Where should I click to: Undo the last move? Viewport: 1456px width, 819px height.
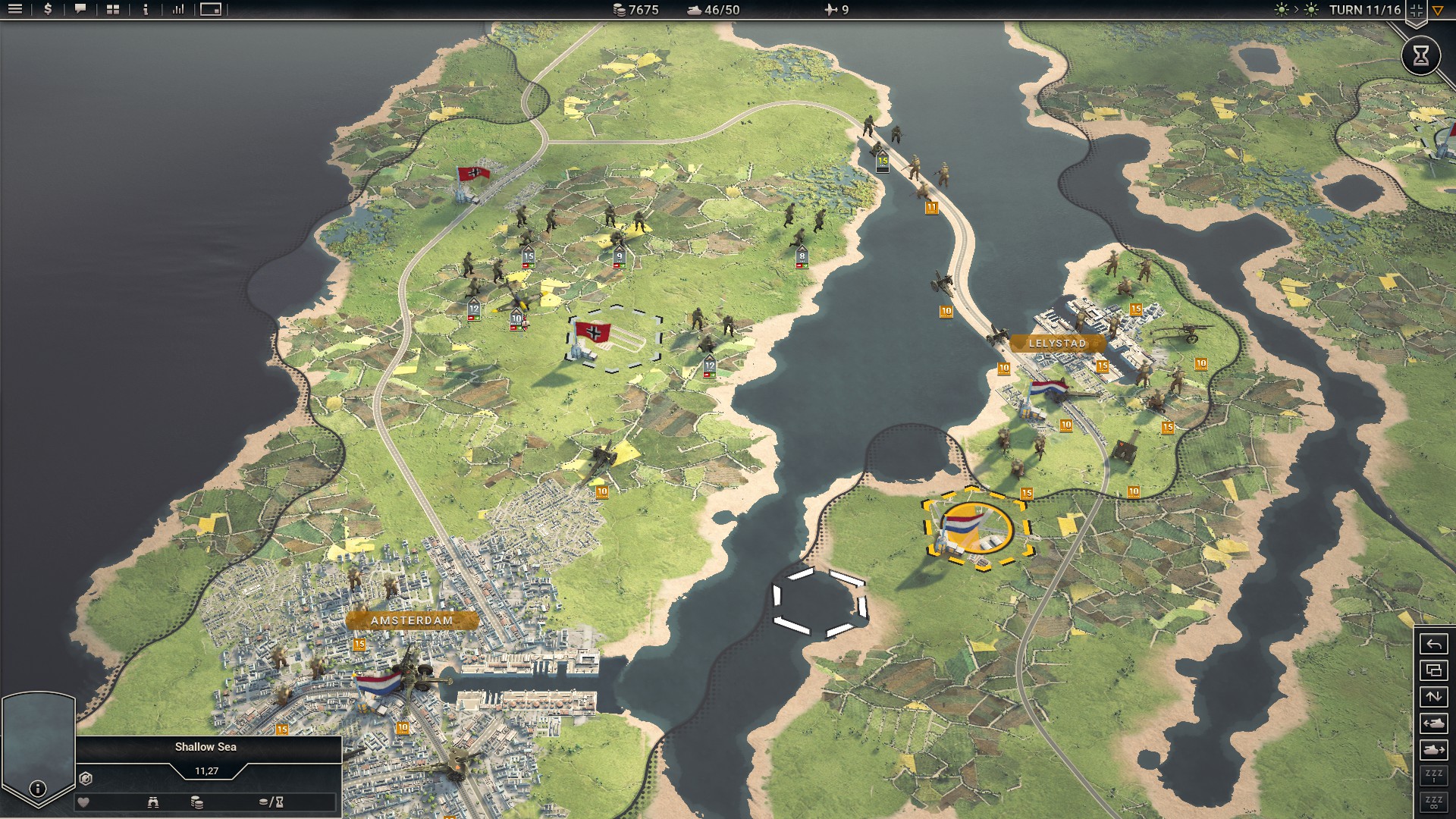tap(1433, 645)
